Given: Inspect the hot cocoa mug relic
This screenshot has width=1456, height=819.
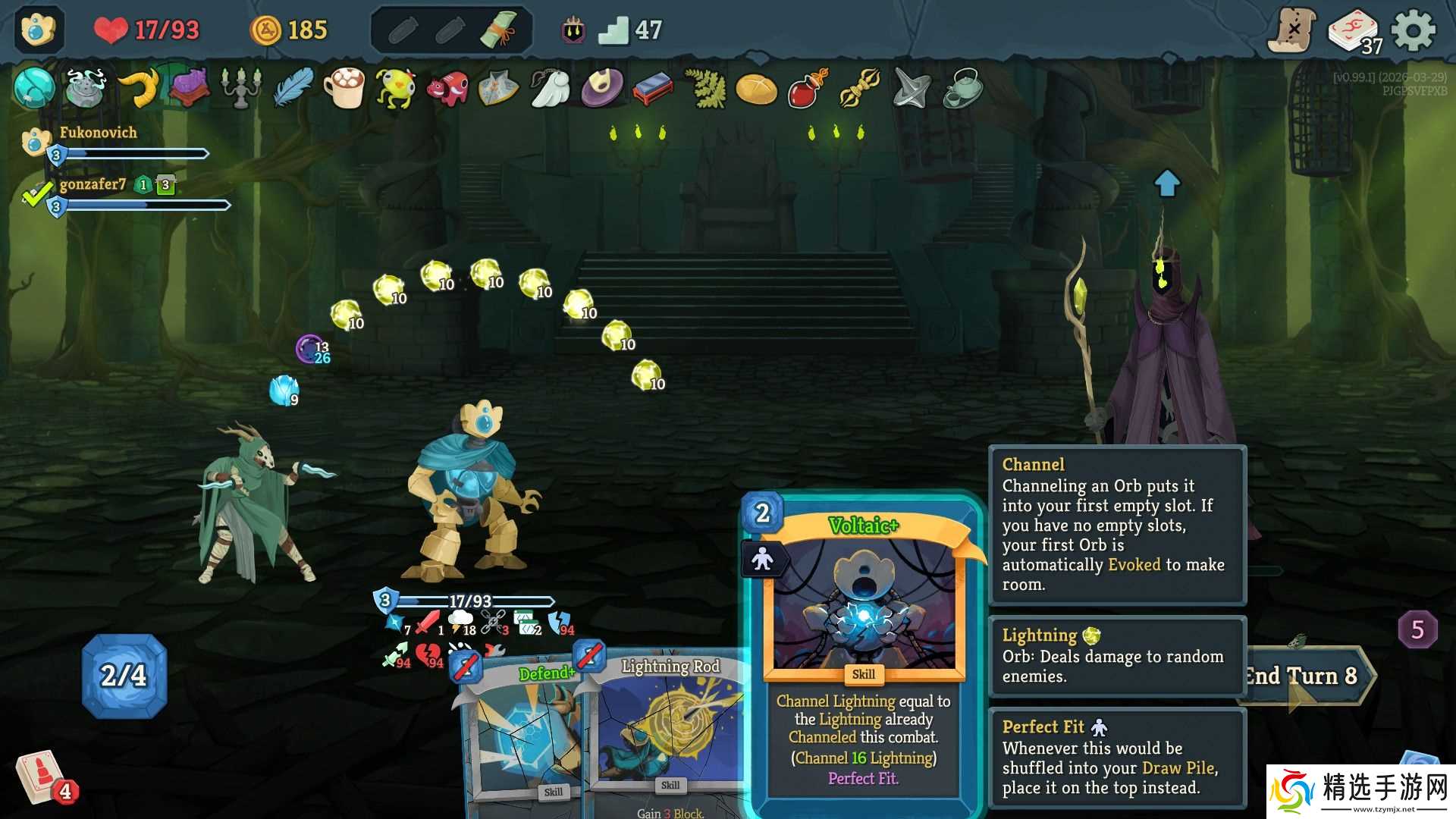Looking at the screenshot, I should (x=345, y=88).
